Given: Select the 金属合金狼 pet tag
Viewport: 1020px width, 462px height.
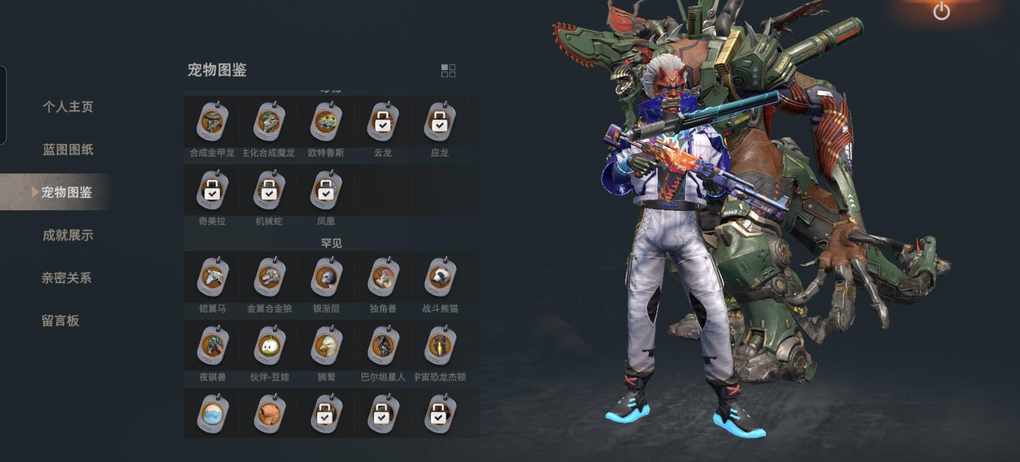Looking at the screenshot, I should tap(268, 276).
